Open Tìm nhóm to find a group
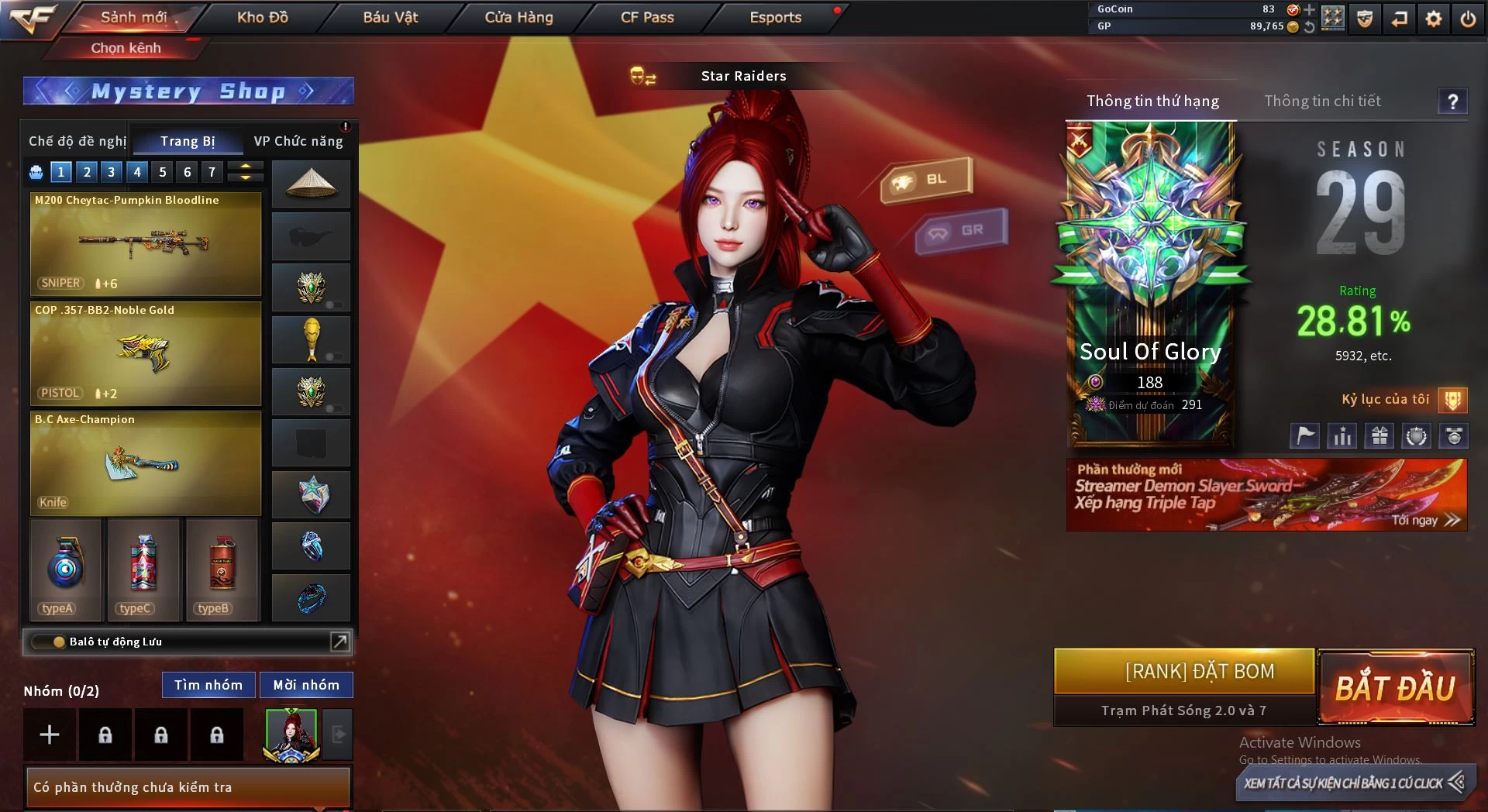1488x812 pixels. pyautogui.click(x=208, y=685)
